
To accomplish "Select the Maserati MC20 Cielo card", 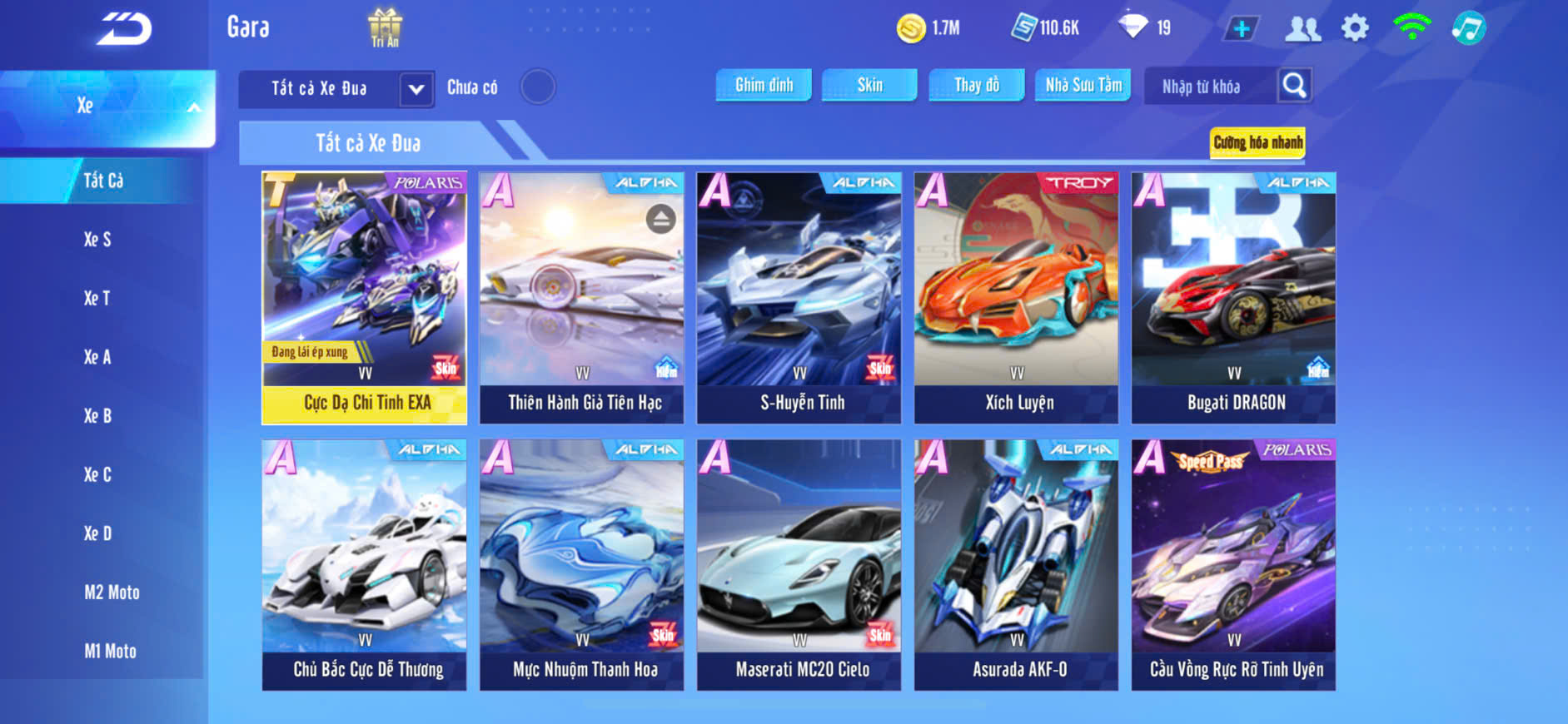I will [799, 564].
